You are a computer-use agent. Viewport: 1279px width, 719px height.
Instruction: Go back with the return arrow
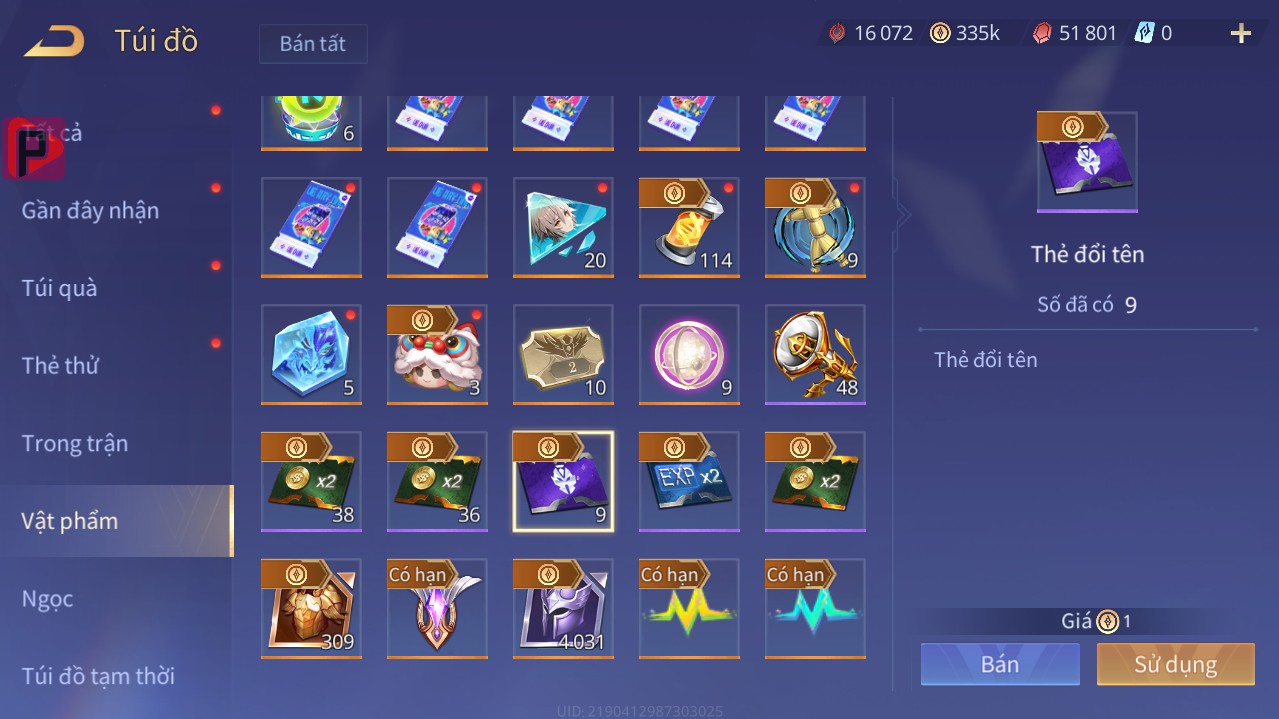[x=55, y=42]
